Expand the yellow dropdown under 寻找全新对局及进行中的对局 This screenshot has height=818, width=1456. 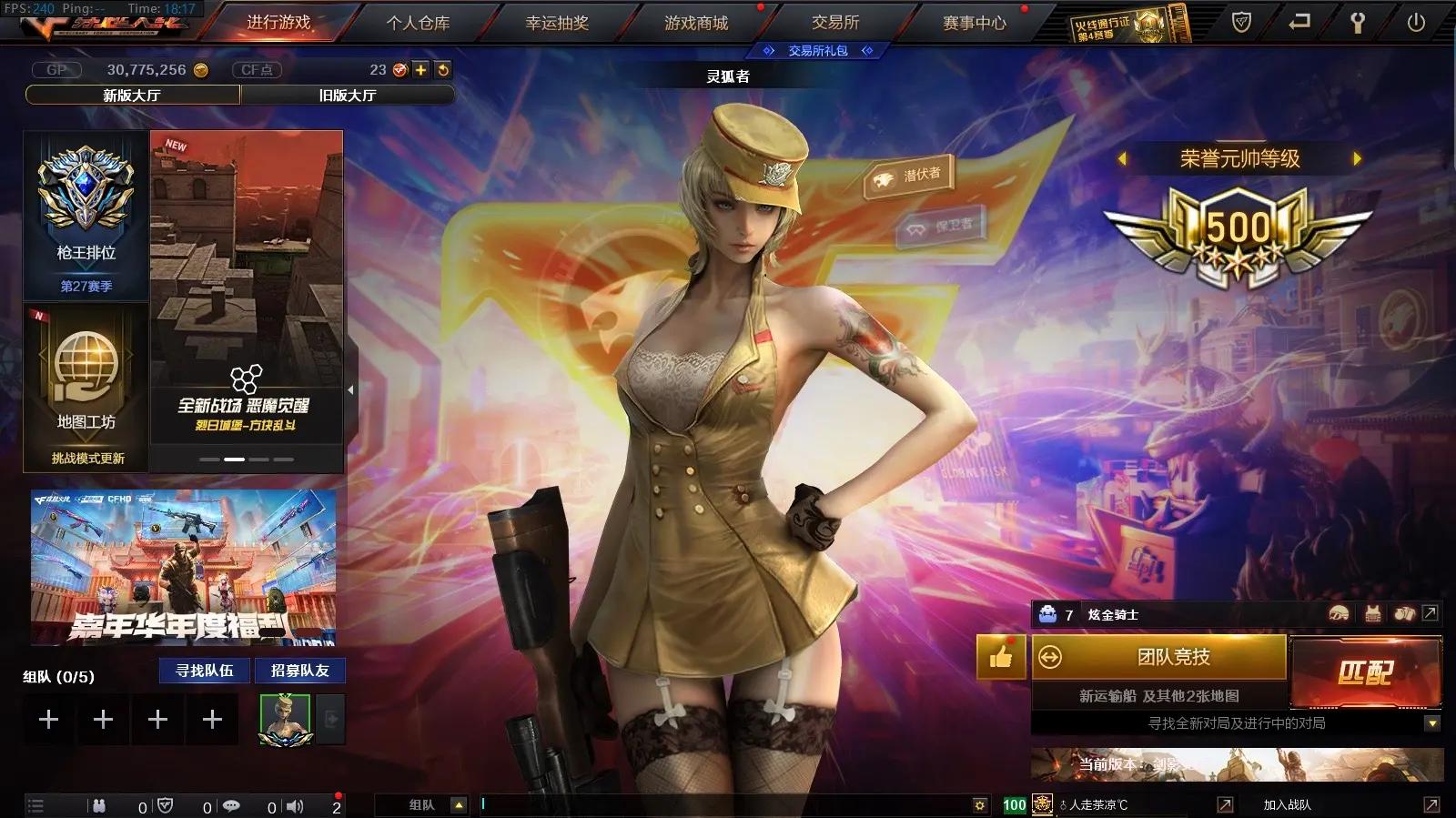pyautogui.click(x=1431, y=725)
